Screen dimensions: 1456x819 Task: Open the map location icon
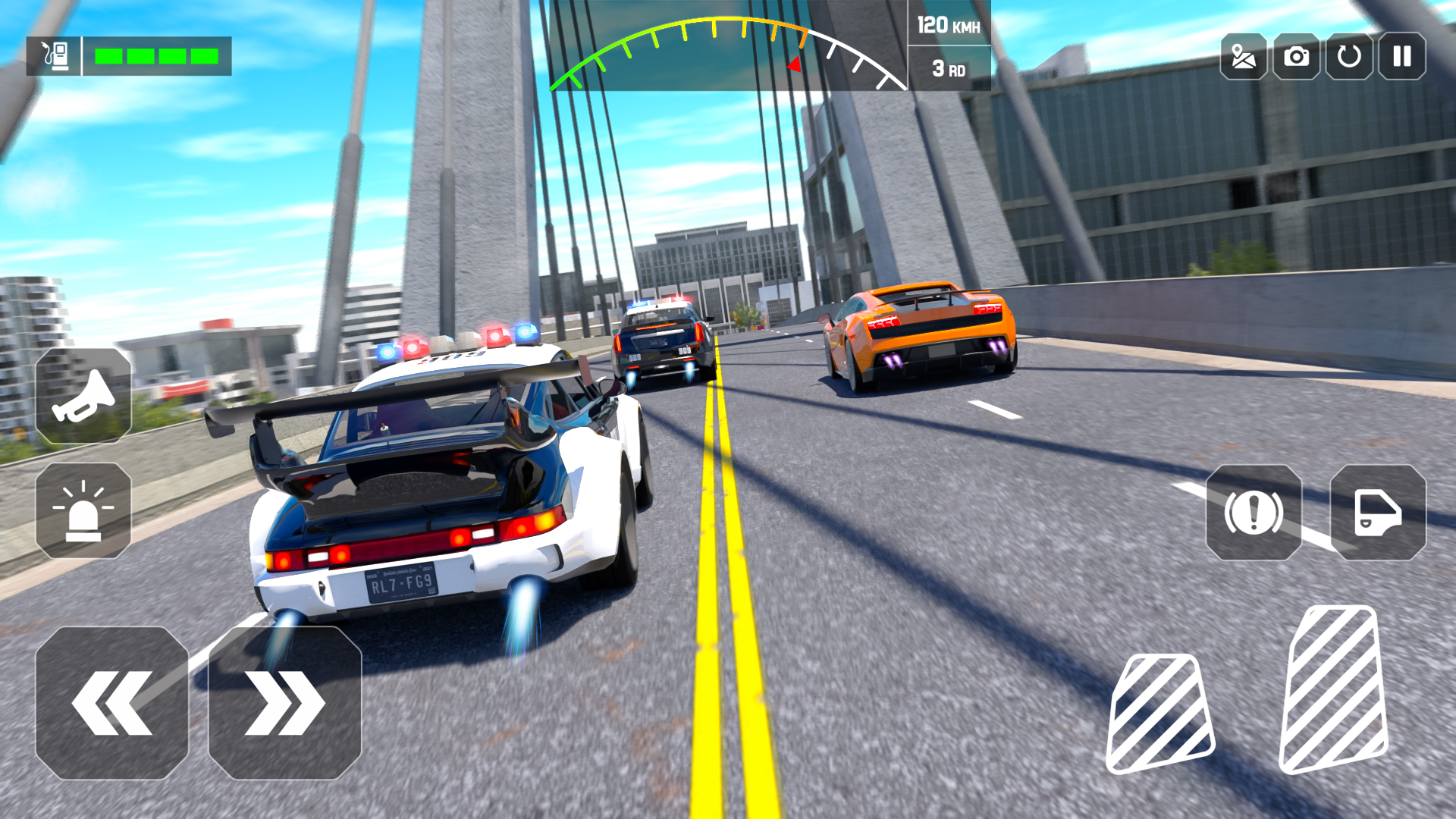click(x=1244, y=56)
